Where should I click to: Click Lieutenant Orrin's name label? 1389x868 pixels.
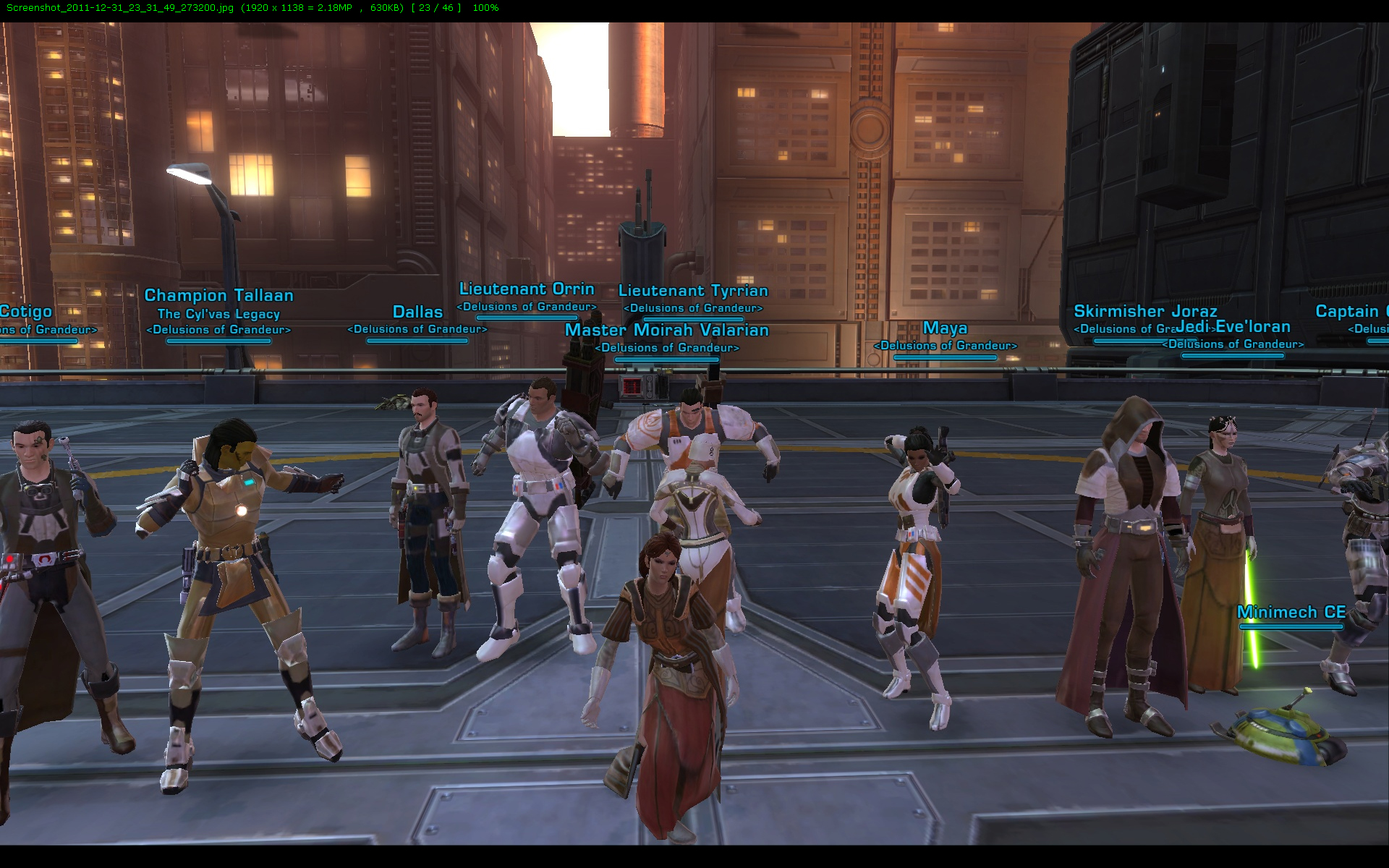pyautogui.click(x=527, y=289)
